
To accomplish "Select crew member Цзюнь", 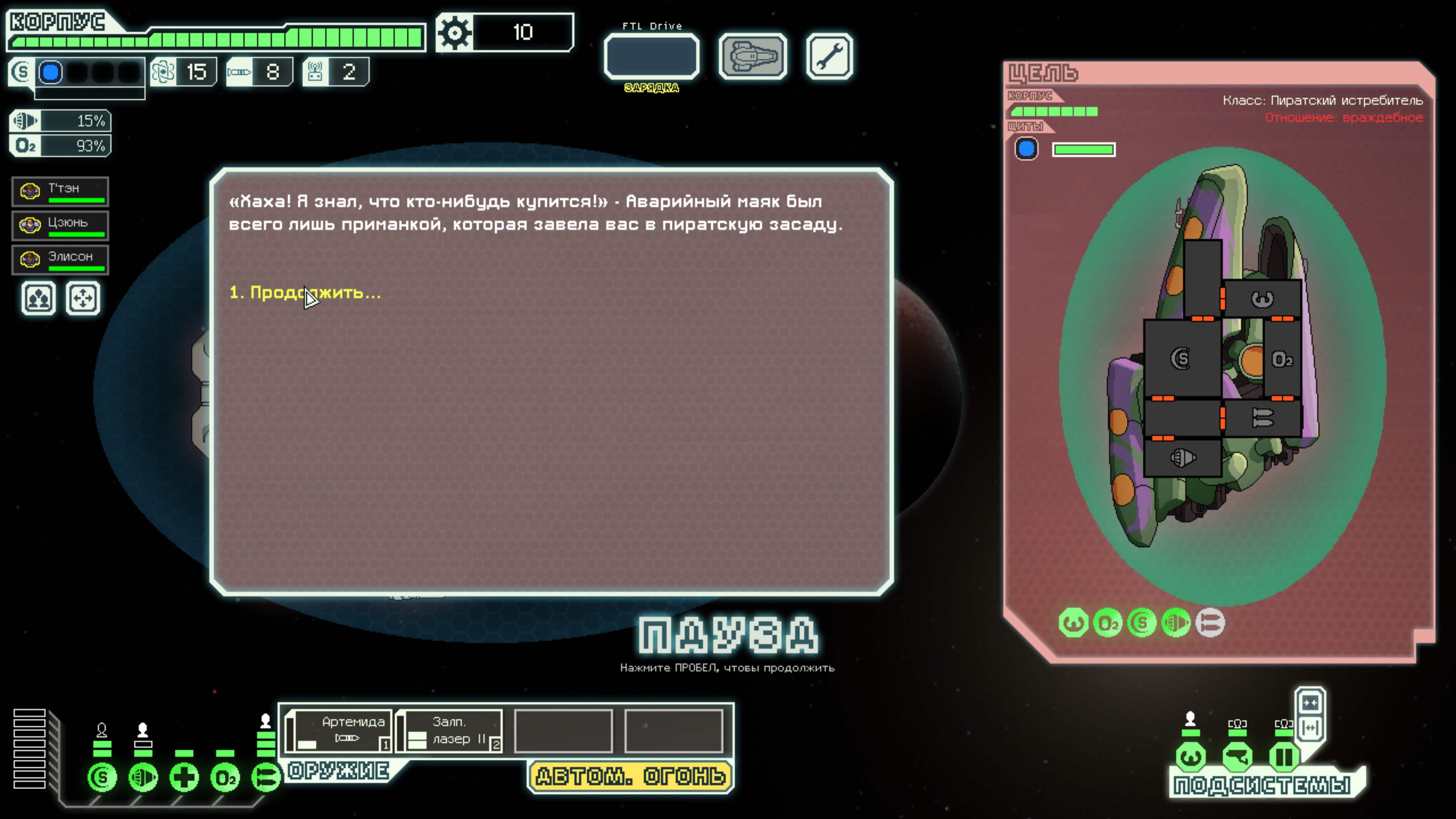I will coord(61,225).
